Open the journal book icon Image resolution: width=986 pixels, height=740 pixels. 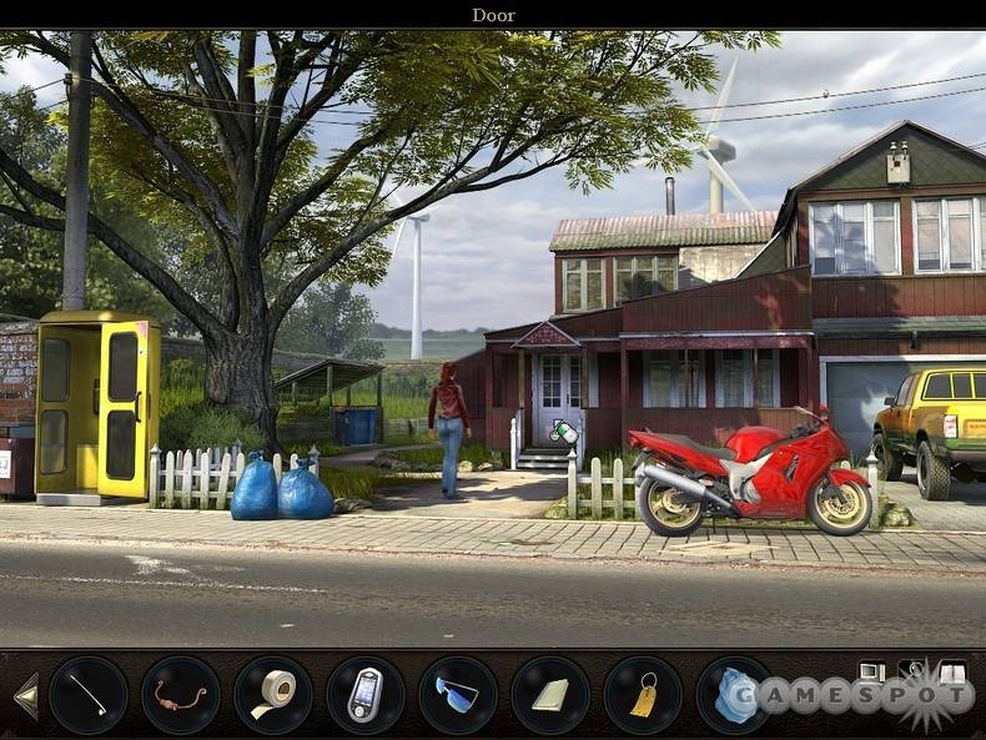[952, 672]
